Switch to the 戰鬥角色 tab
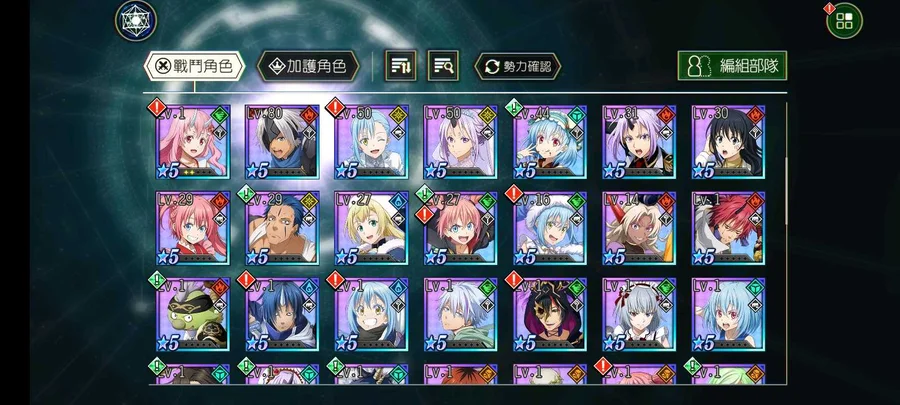 195,67
